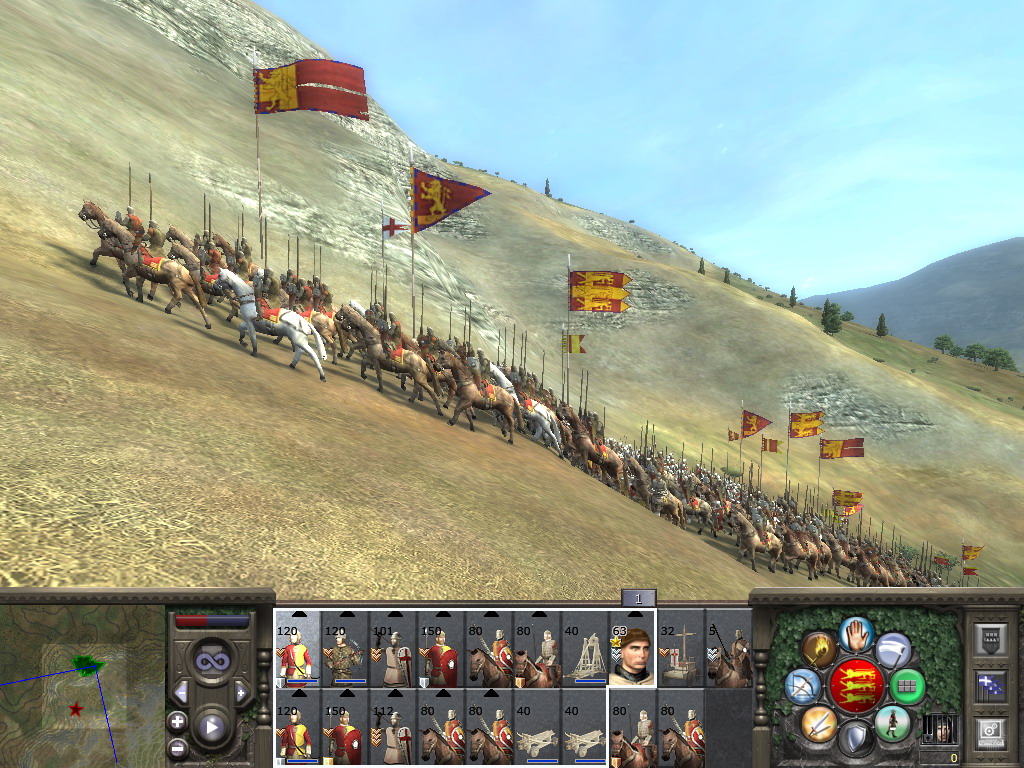Open the blue reinforcements flags panel button
This screenshot has width=1024, height=768.
[x=990, y=685]
